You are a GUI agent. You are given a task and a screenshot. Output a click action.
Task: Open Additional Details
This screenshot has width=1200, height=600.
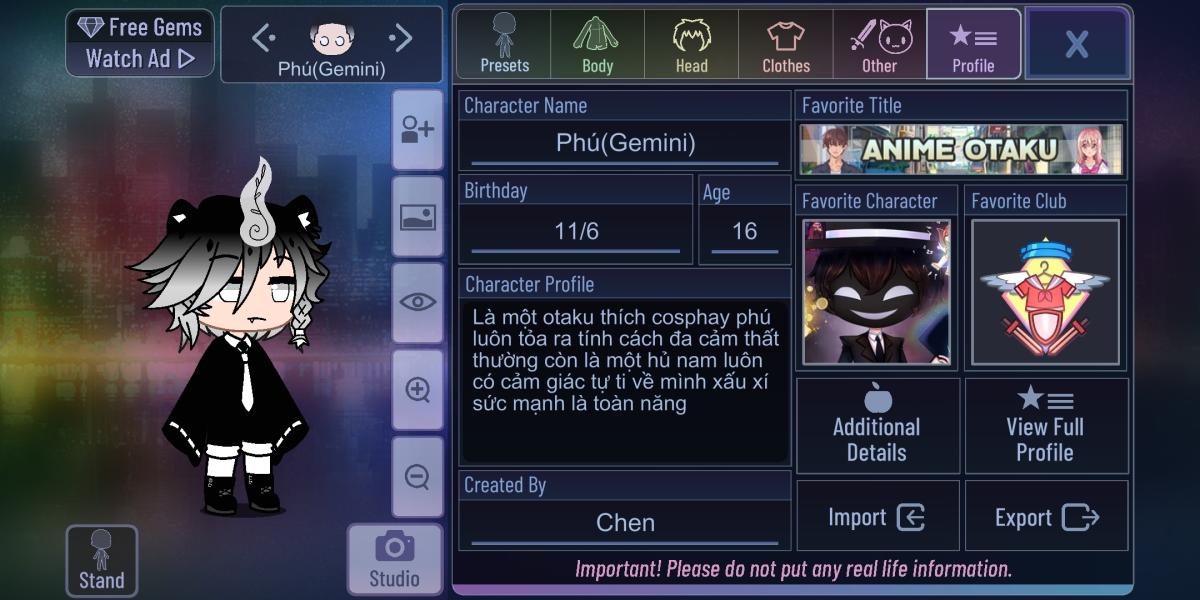click(877, 425)
